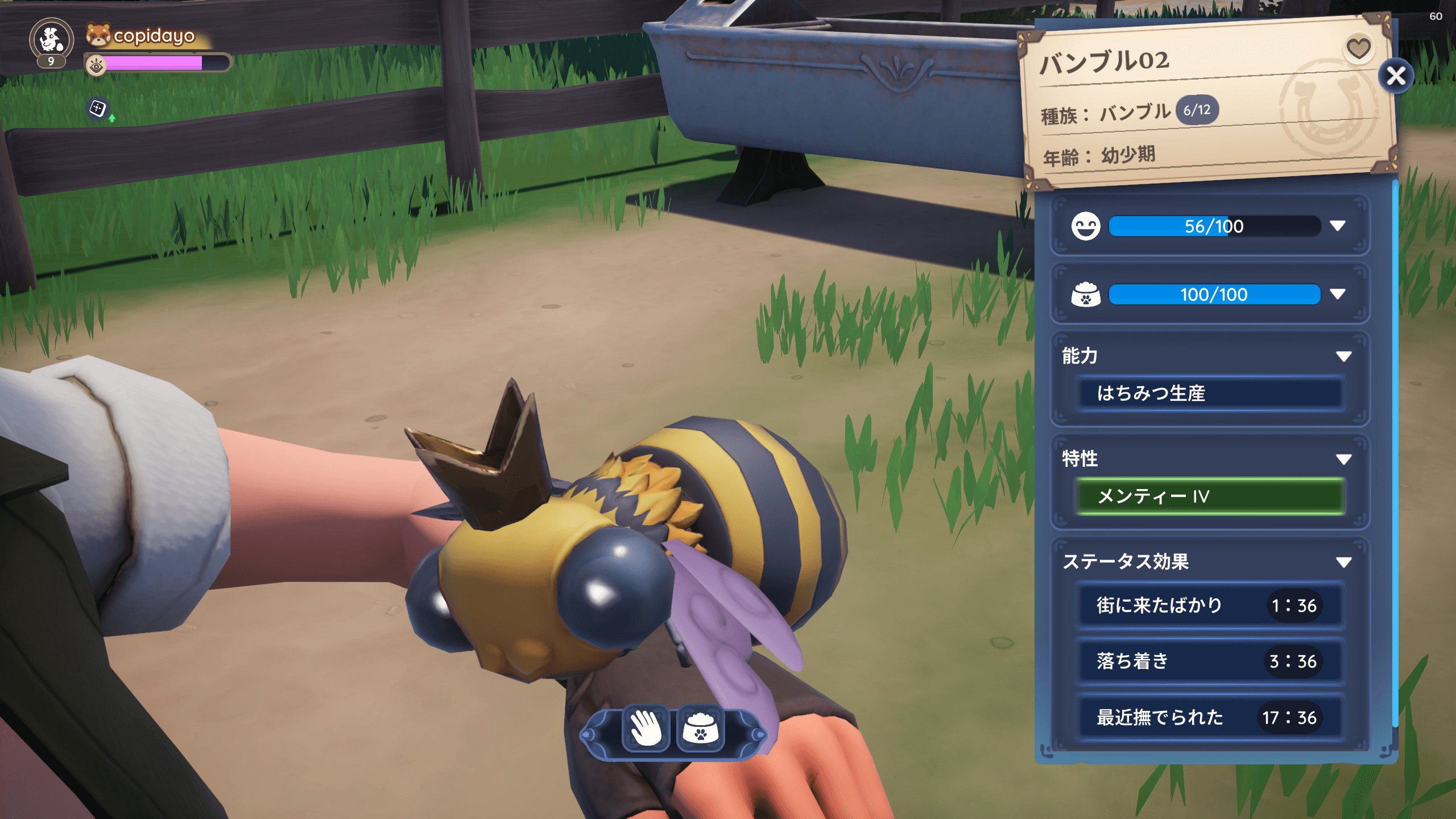1456x819 pixels.
Task: Collapse the ステータス効果 section
Action: click(x=1343, y=562)
